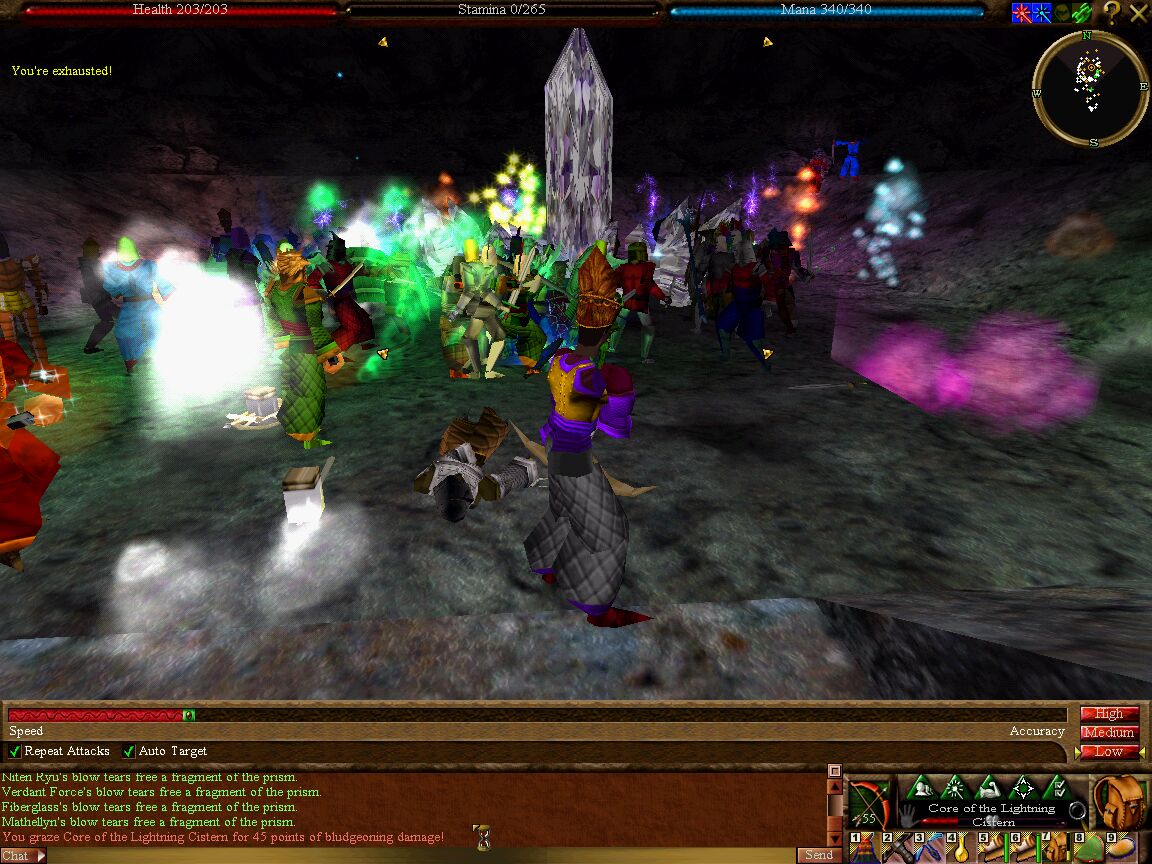Click the magnifying glass examine tool
Screen dimensions: 1152x864
pos(1076,811)
